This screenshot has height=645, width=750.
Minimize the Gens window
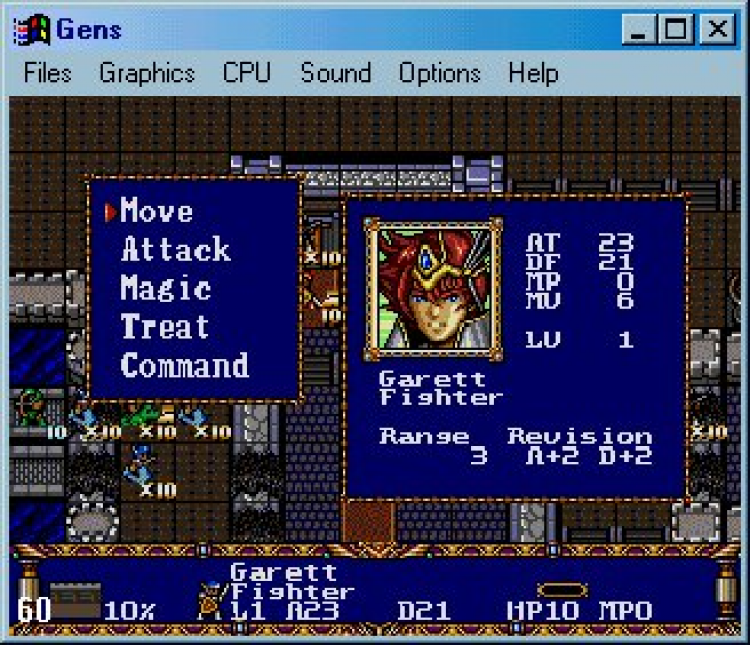(x=639, y=29)
